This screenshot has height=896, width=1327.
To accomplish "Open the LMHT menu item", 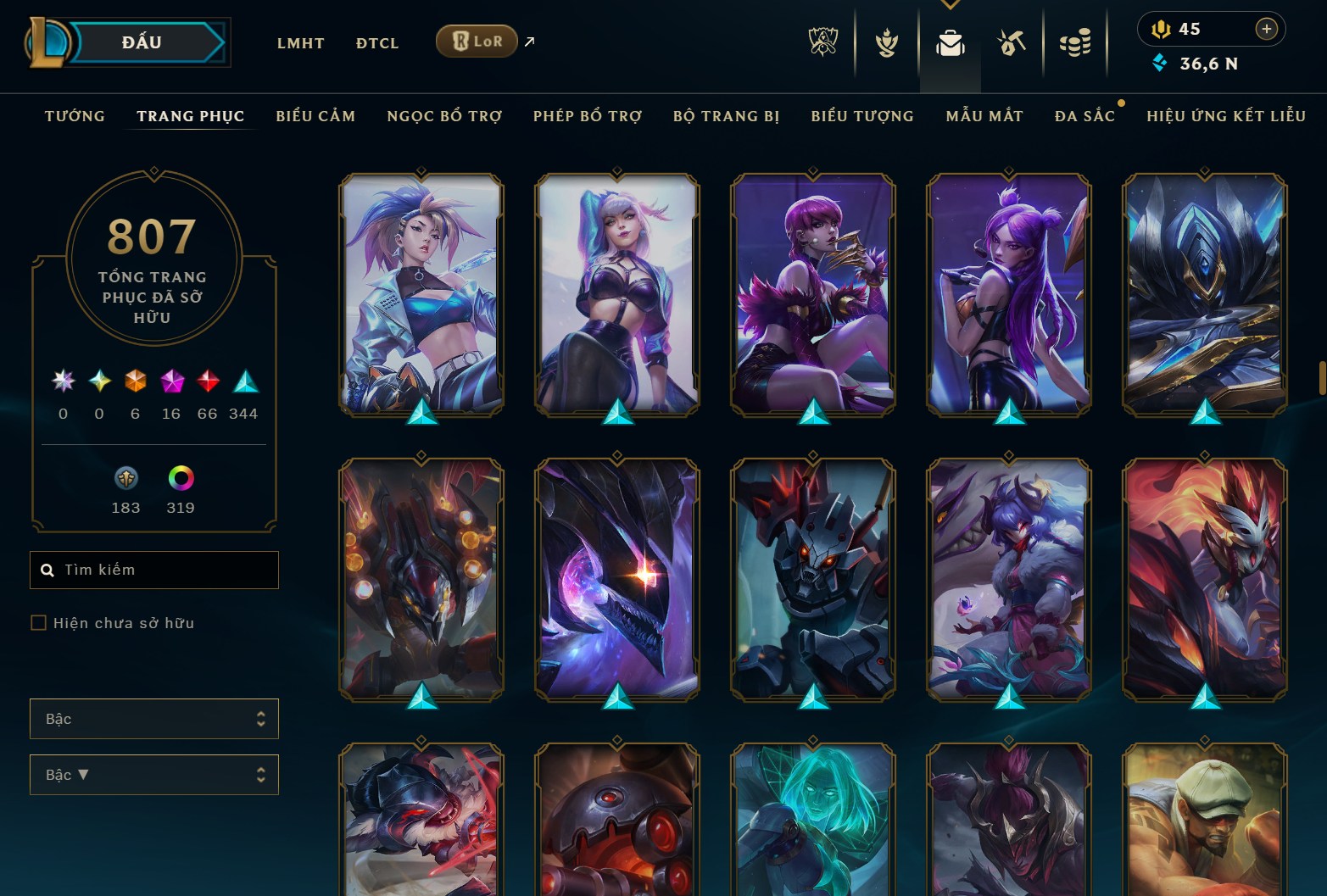I will (300, 42).
